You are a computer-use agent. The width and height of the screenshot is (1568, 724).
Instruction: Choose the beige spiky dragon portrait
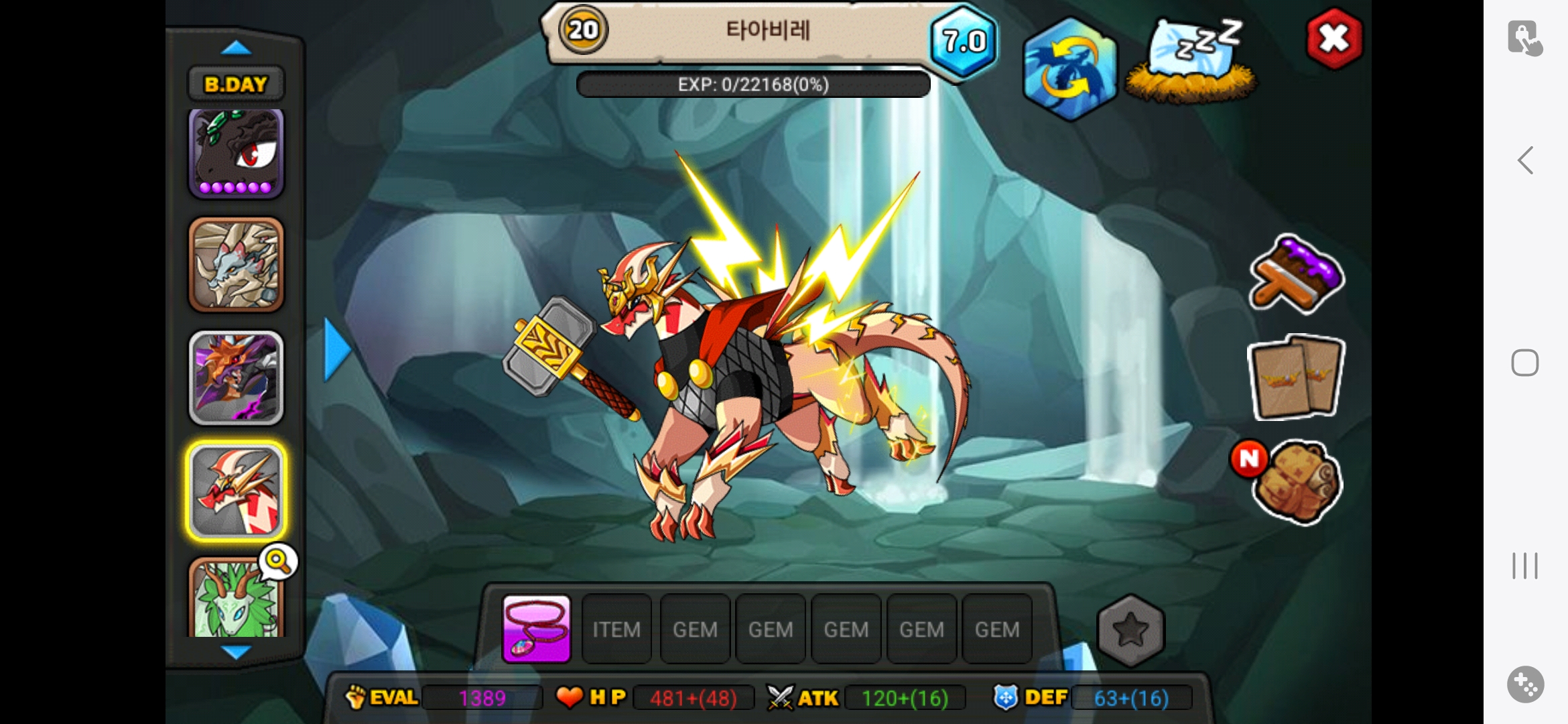pyautogui.click(x=236, y=265)
